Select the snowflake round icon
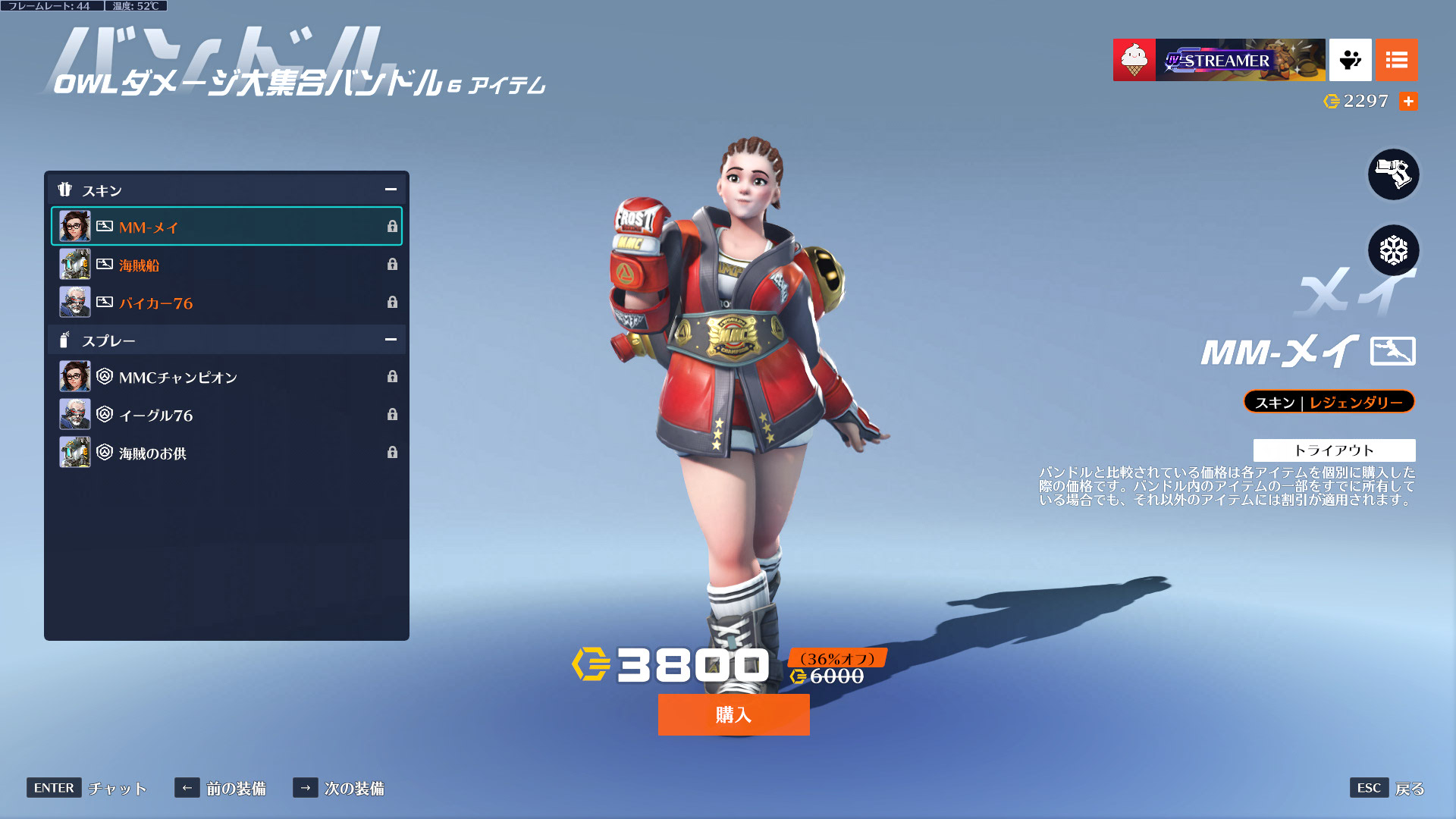This screenshot has height=819, width=1456. 1393,250
